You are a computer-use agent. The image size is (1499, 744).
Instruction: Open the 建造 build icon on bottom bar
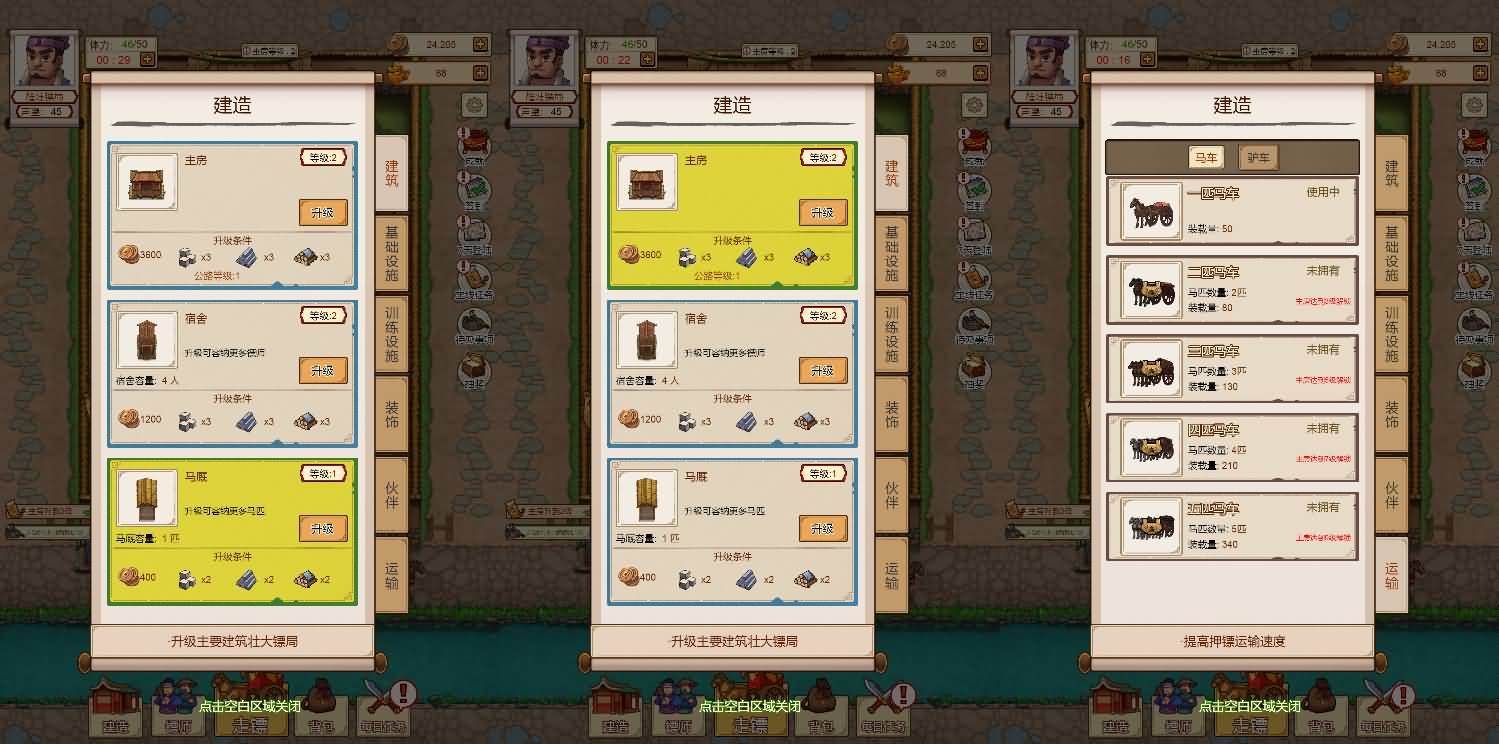point(1117,715)
